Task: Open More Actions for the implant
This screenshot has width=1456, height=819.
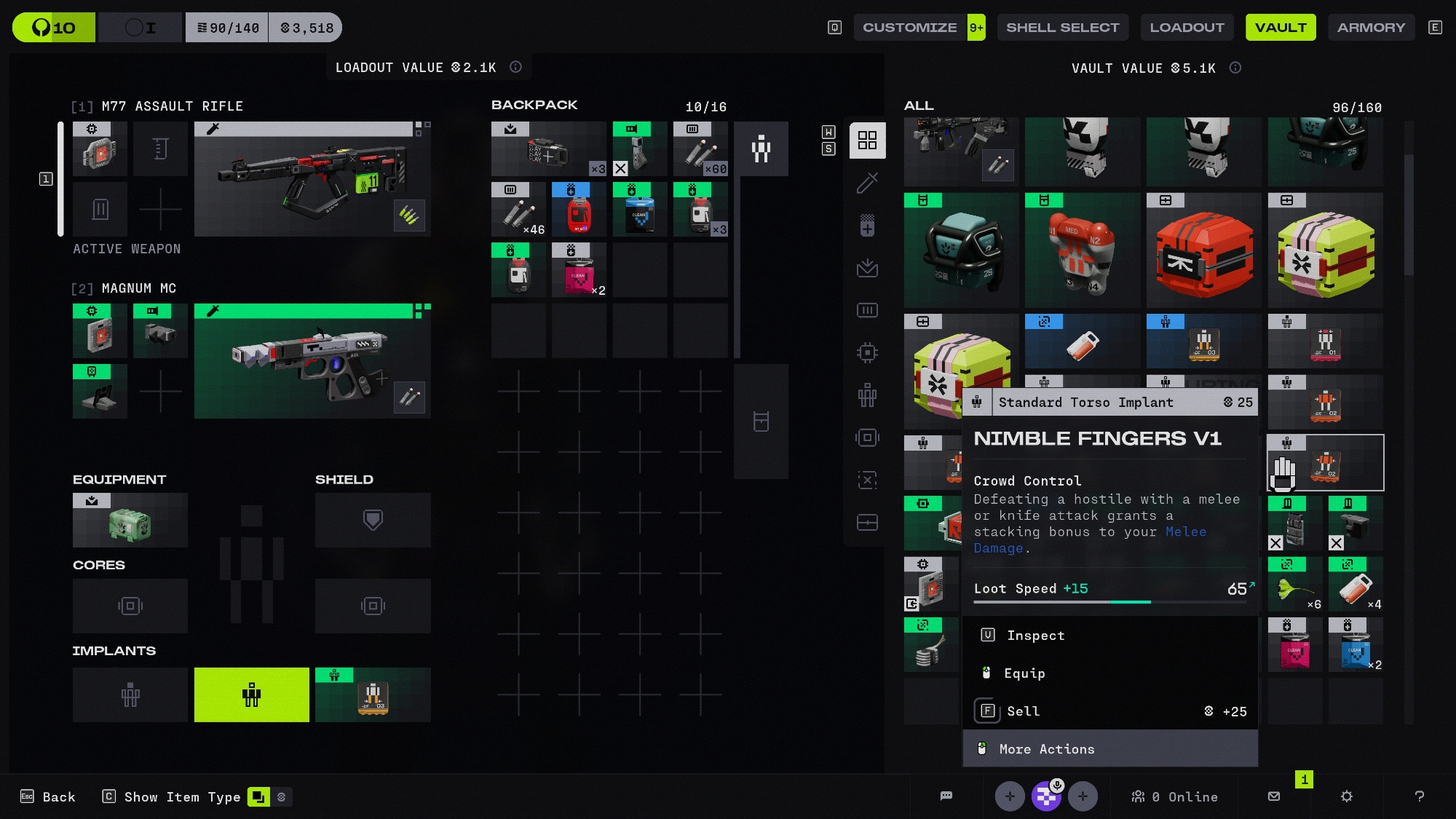Action: click(x=1046, y=749)
